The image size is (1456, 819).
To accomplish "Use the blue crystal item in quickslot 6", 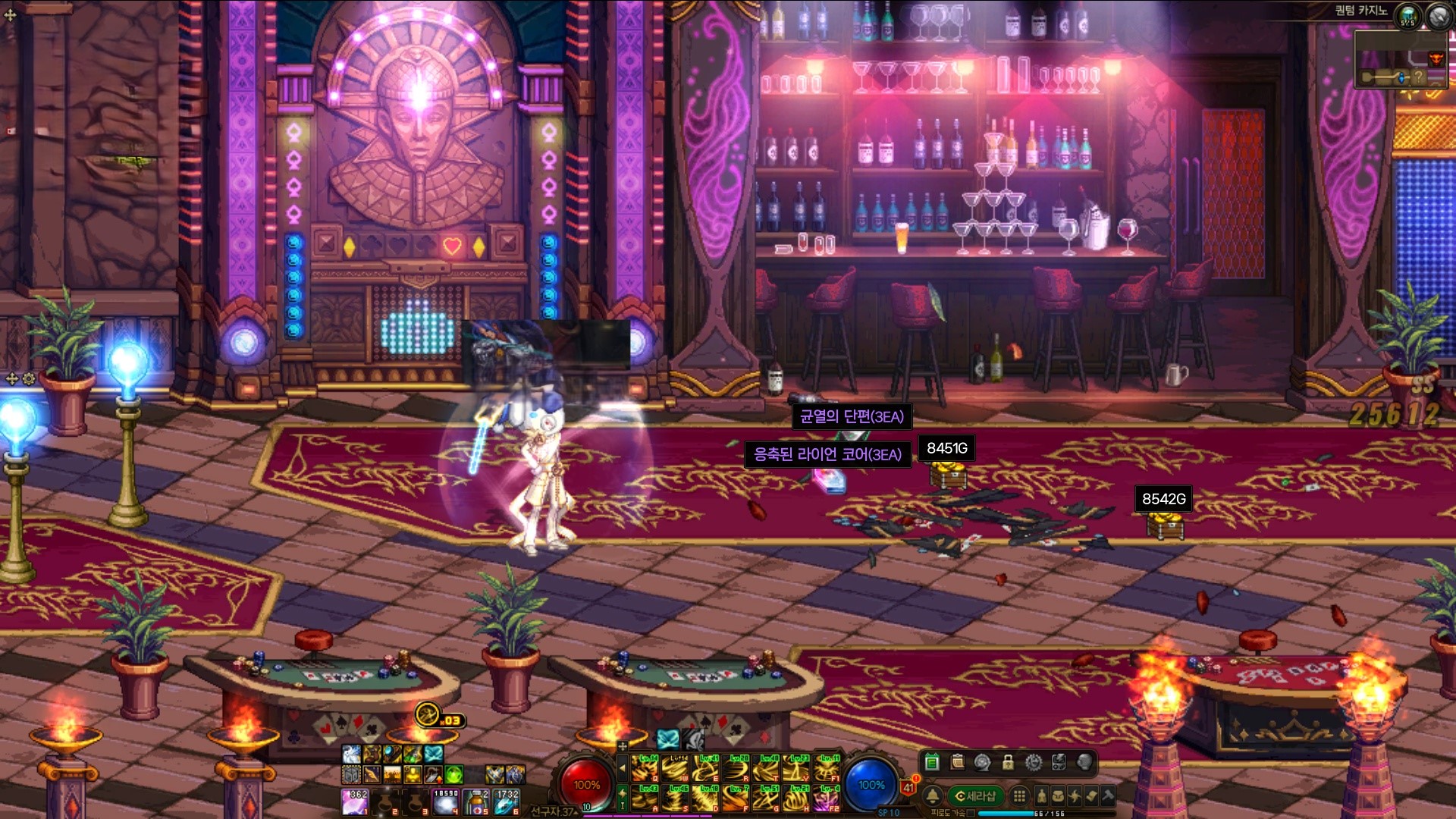I will click(x=507, y=802).
